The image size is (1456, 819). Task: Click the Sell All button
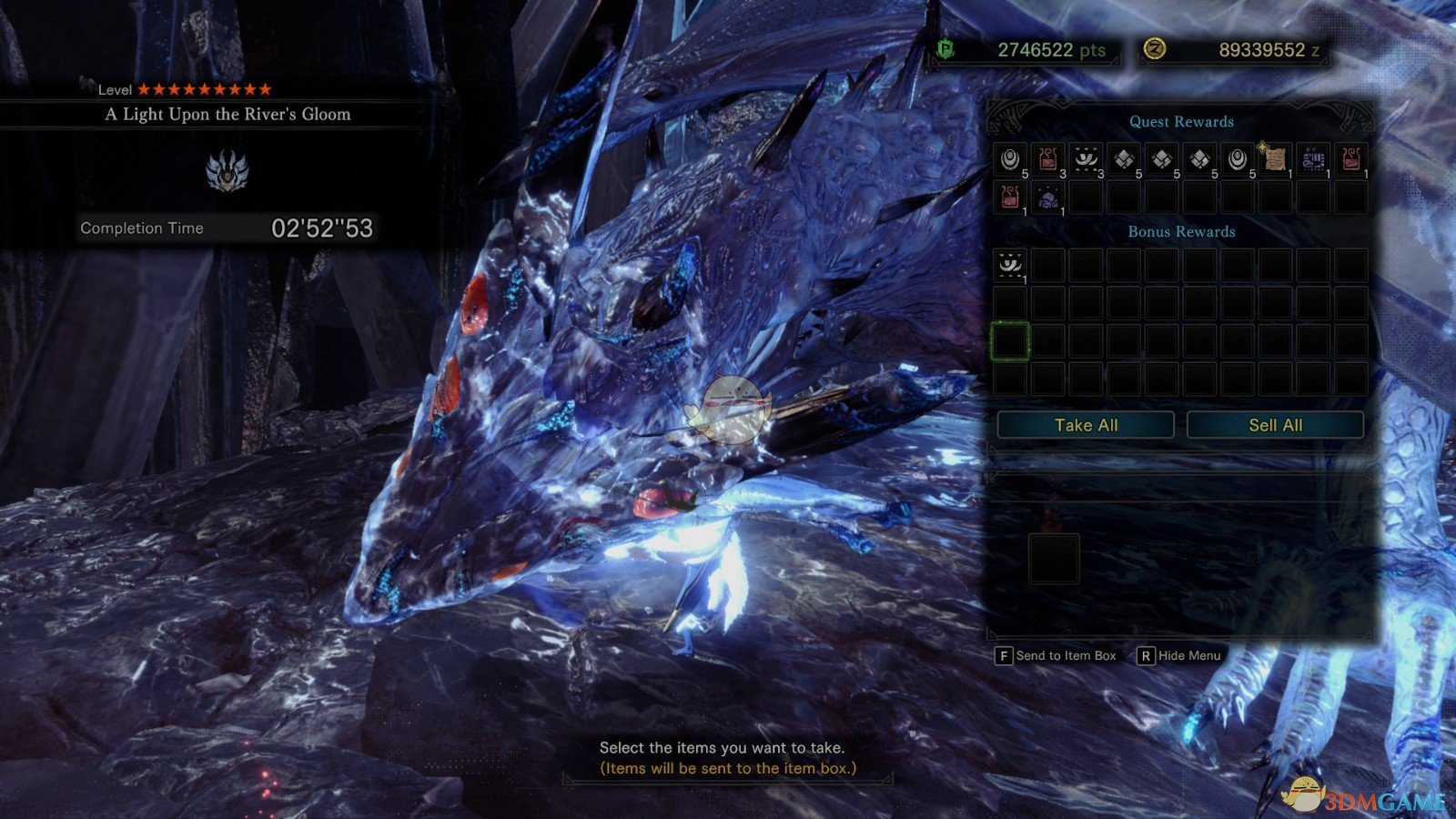[1275, 425]
